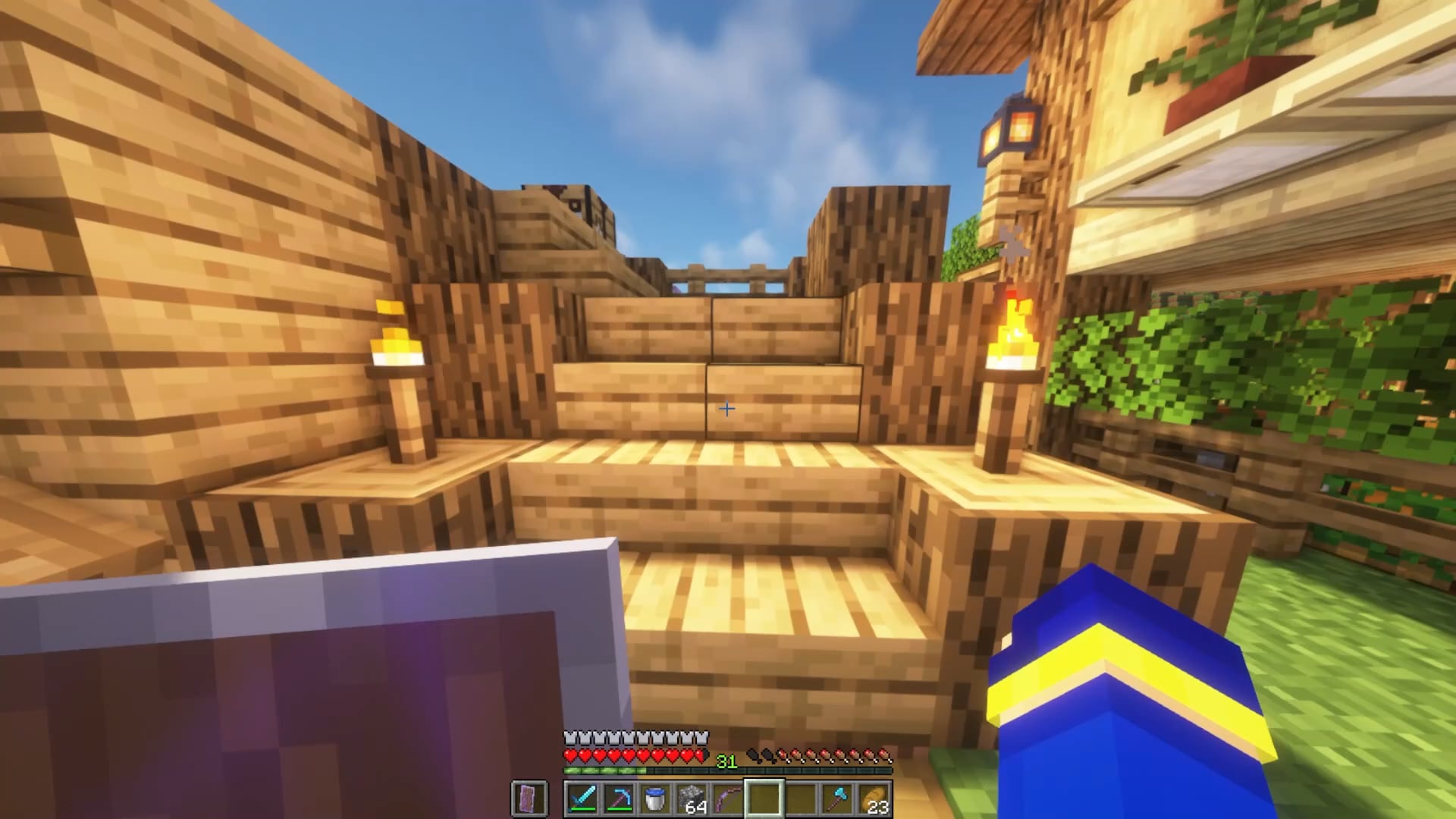1456x819 pixels.
Task: Select the bow in the hotbar
Action: click(726, 798)
